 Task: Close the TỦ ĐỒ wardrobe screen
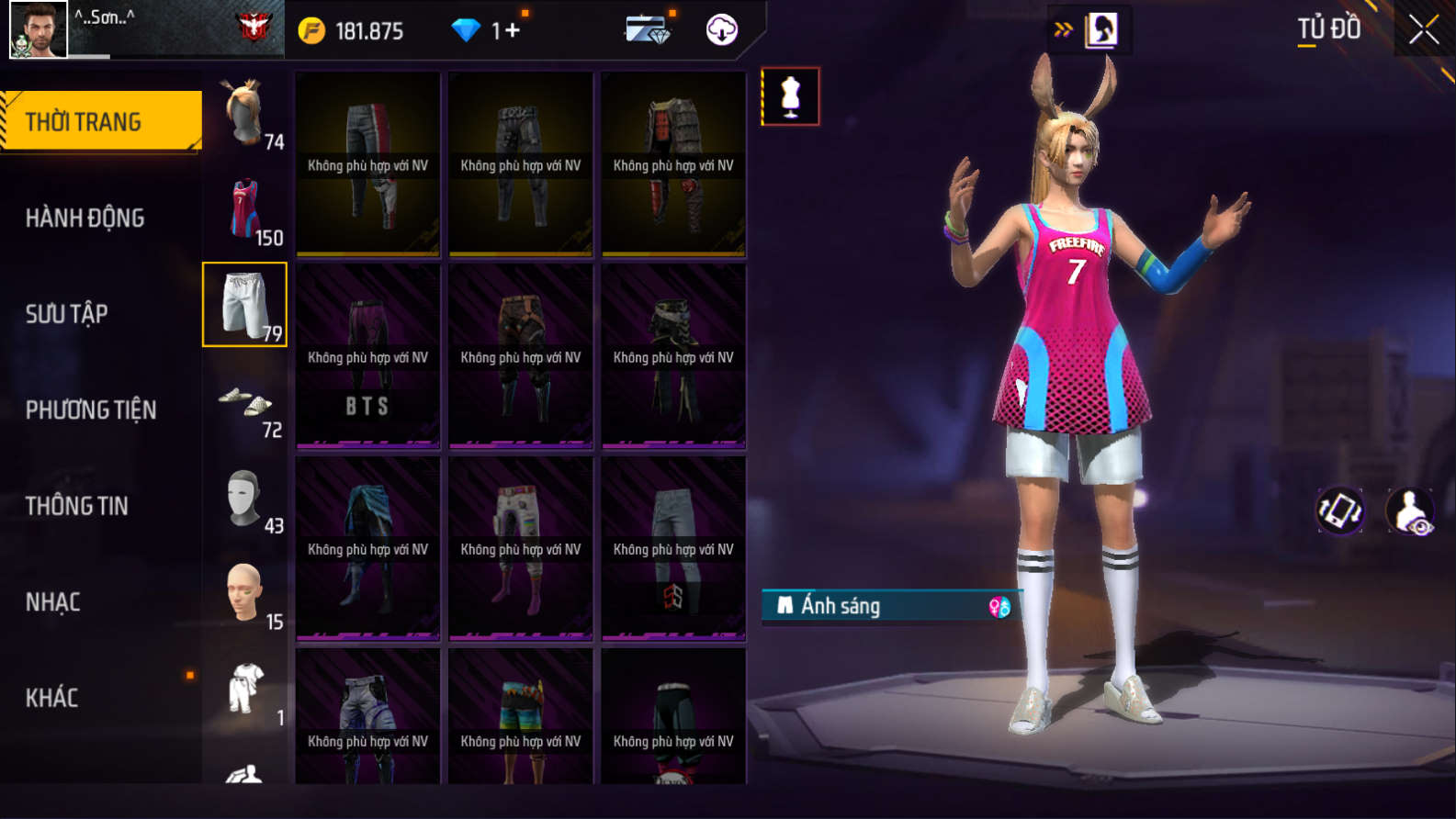1423,30
